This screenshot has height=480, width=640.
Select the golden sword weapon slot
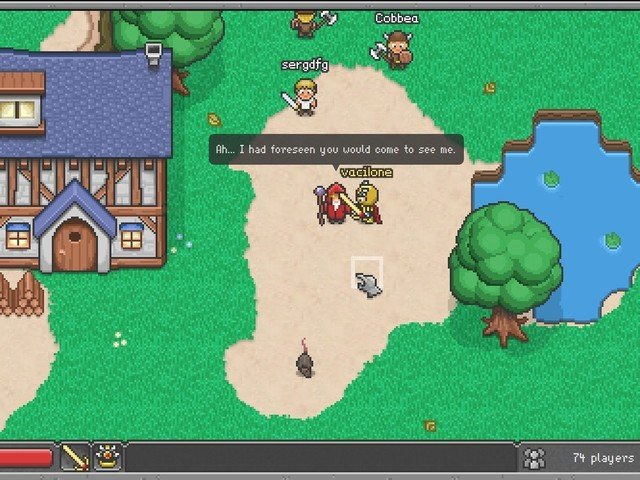pyautogui.click(x=75, y=458)
